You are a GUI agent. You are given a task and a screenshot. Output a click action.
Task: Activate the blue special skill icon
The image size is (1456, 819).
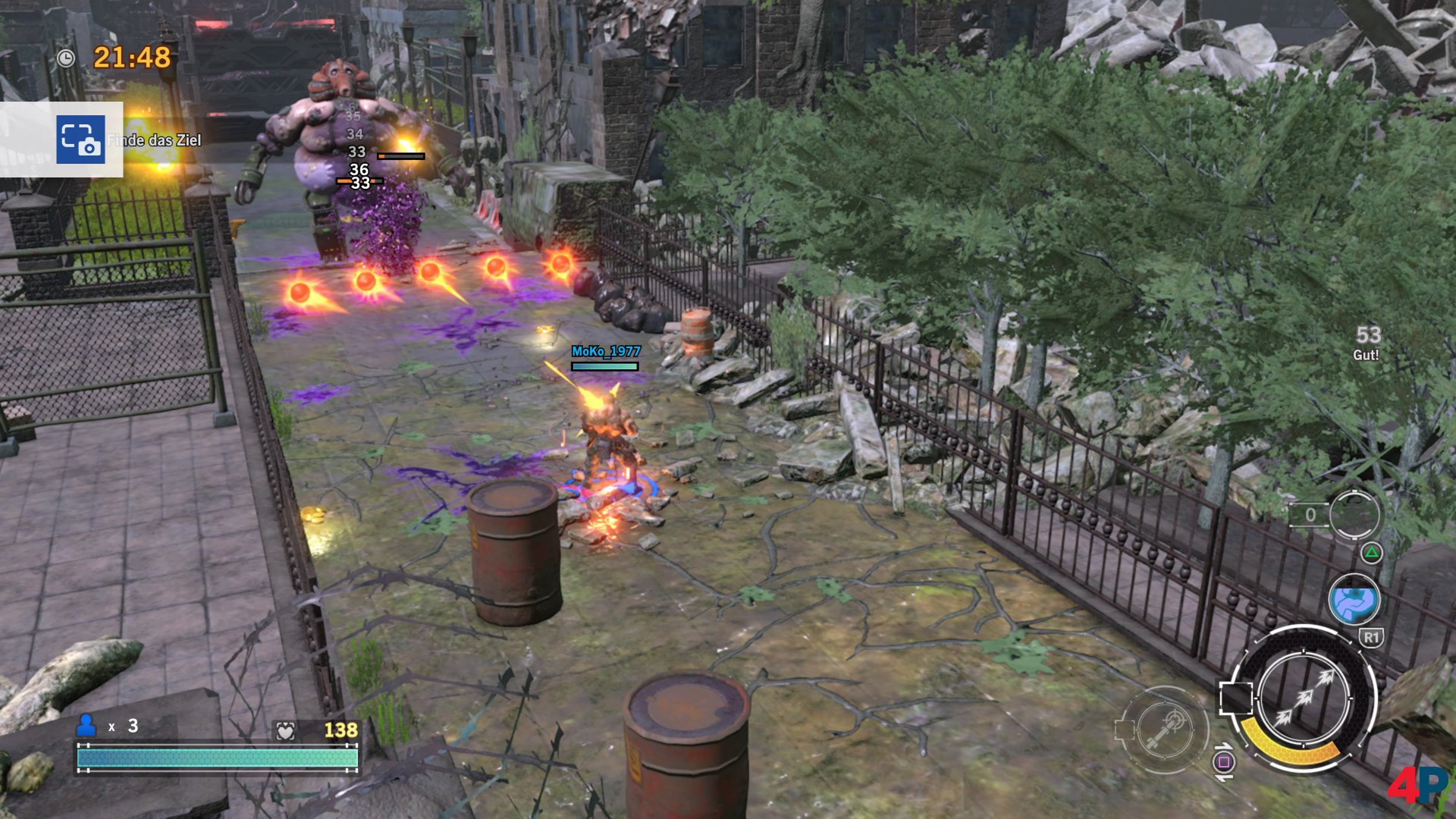point(1354,599)
